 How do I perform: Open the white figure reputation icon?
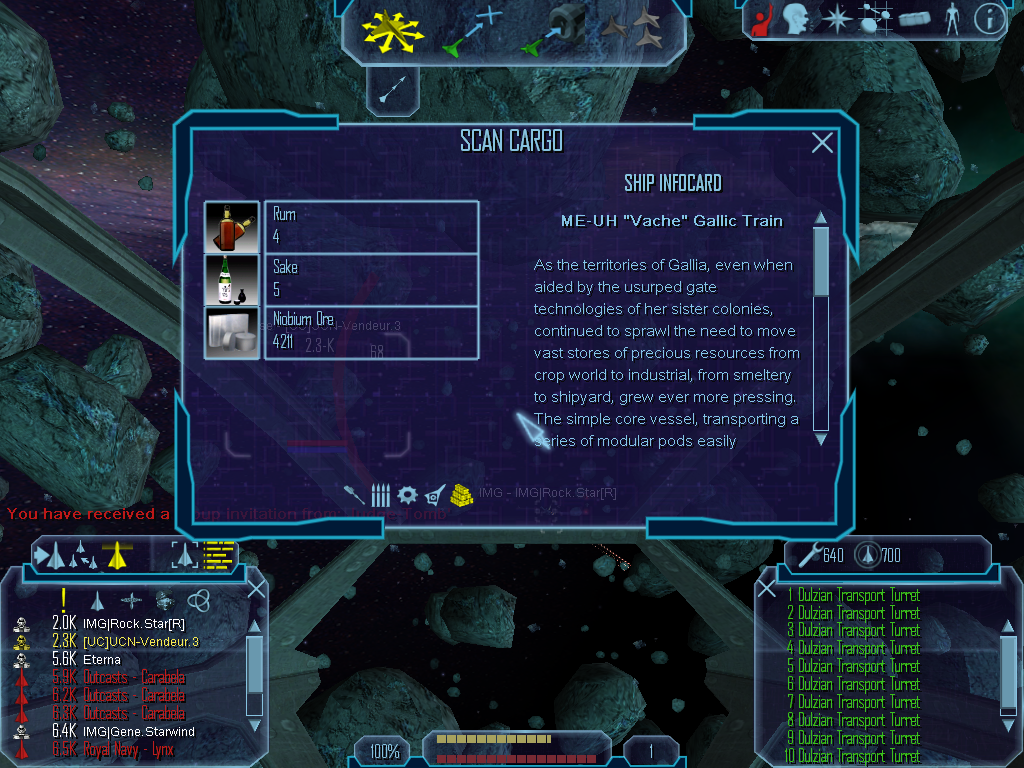[x=951, y=19]
